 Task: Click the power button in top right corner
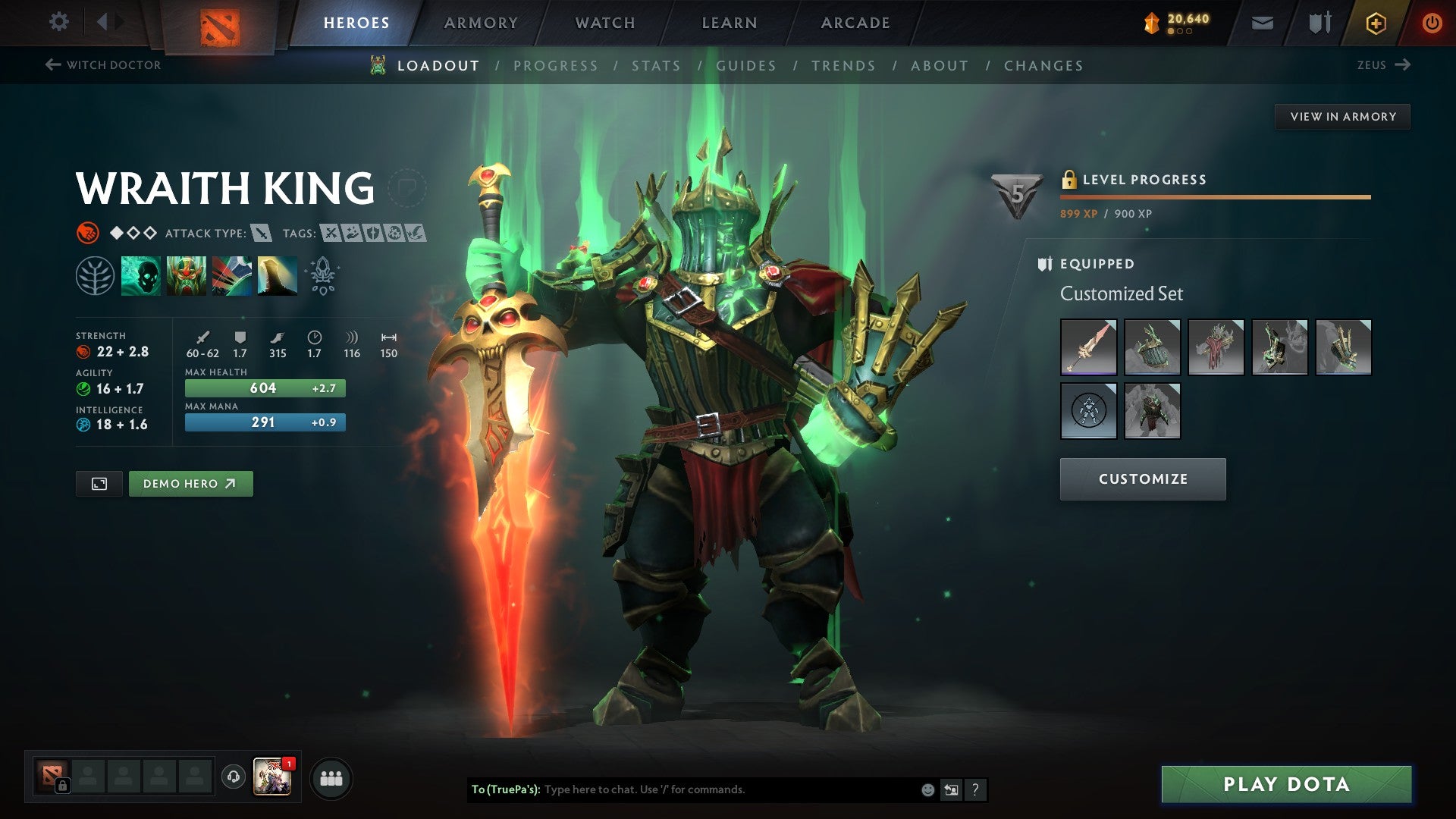pyautogui.click(x=1432, y=22)
